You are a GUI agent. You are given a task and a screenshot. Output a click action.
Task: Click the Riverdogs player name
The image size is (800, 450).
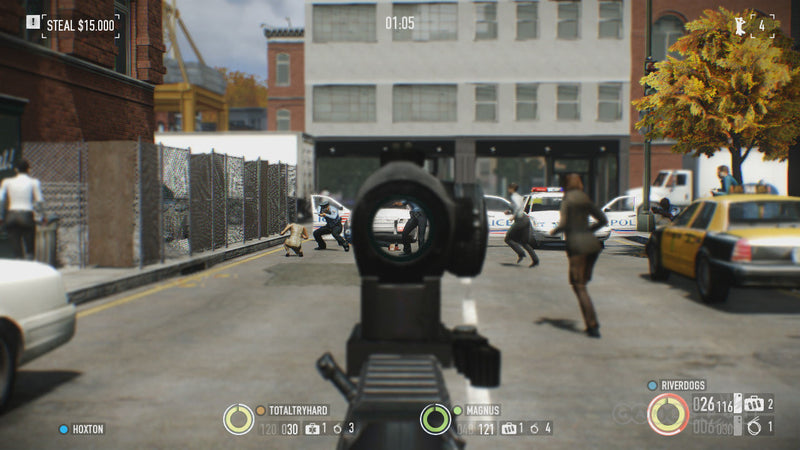[683, 385]
